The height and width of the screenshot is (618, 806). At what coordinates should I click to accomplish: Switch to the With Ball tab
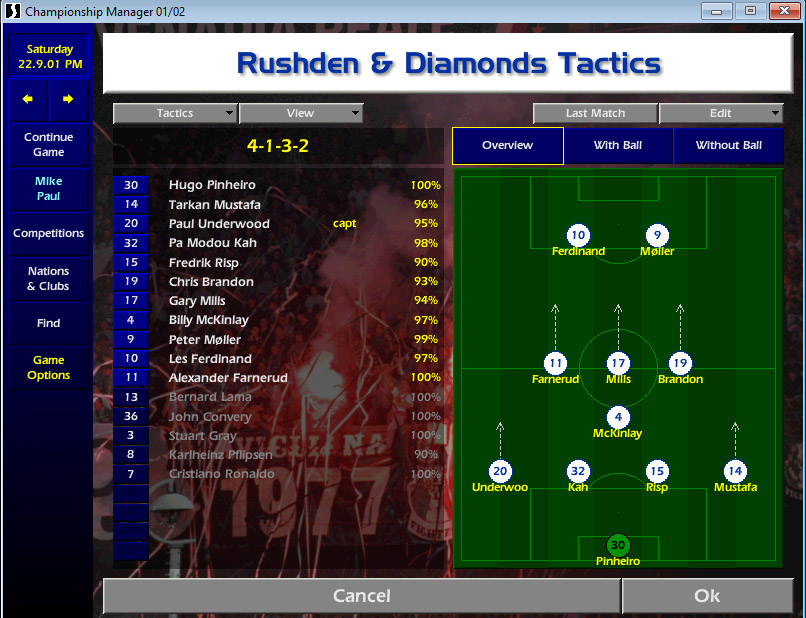(x=618, y=146)
